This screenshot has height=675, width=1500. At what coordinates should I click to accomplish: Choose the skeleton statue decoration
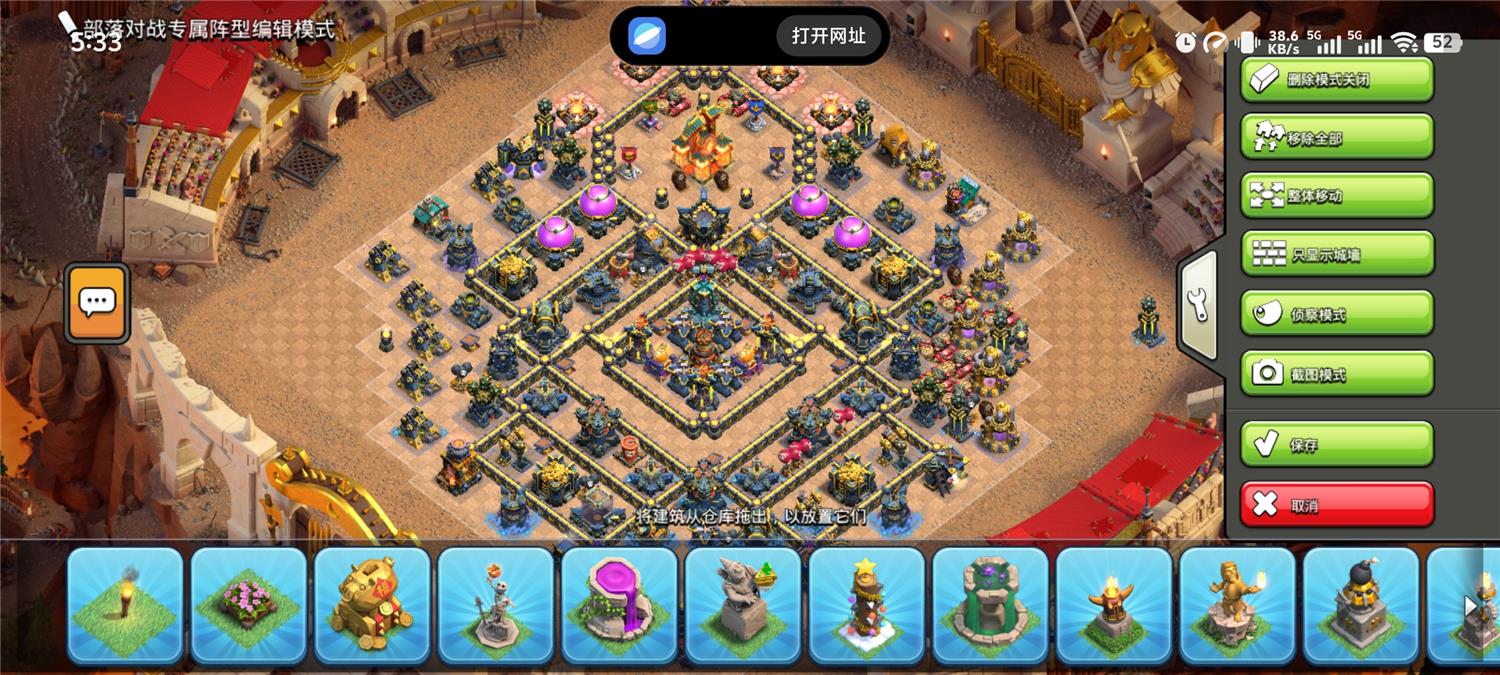click(496, 604)
